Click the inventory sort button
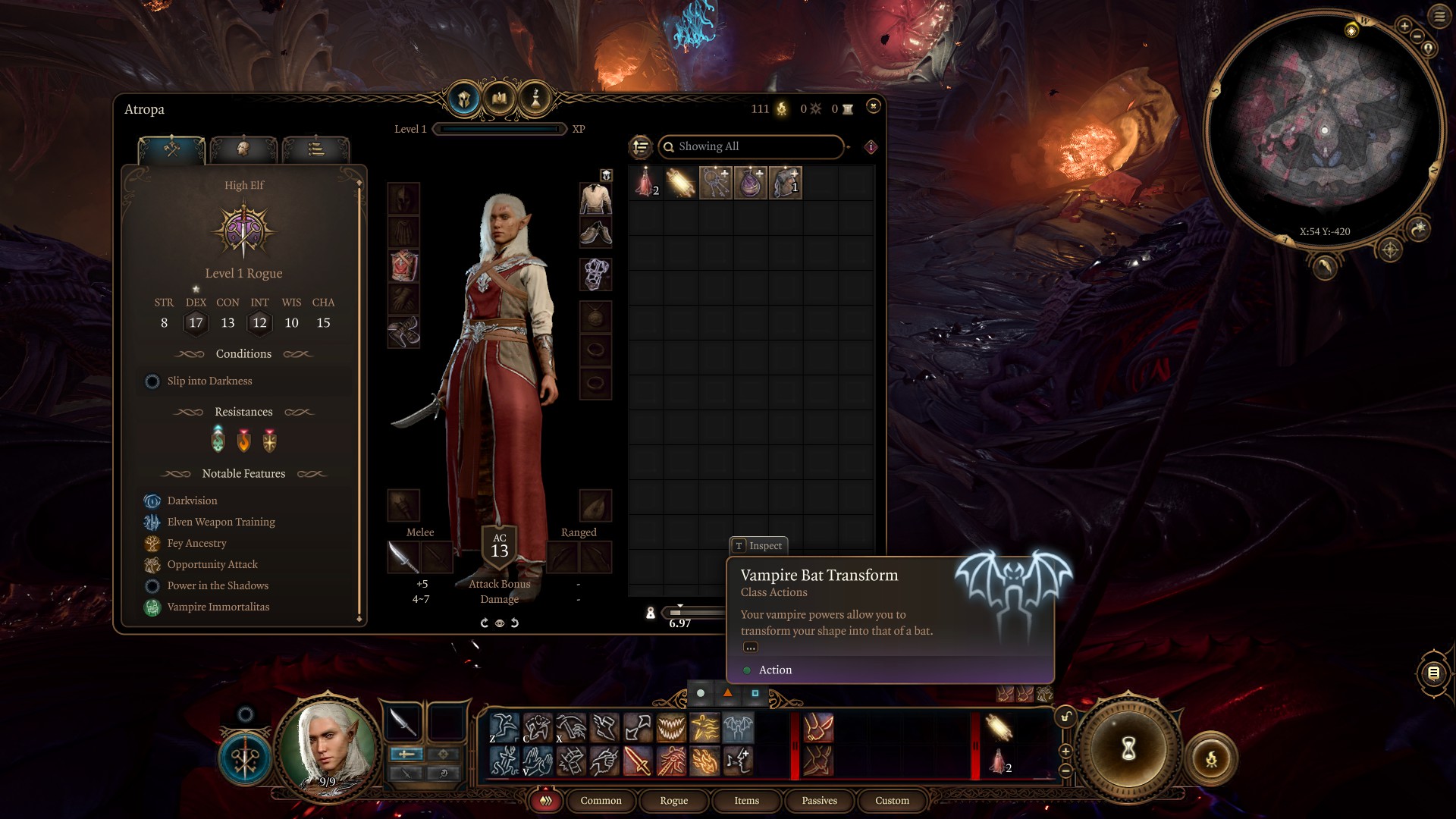 point(641,146)
